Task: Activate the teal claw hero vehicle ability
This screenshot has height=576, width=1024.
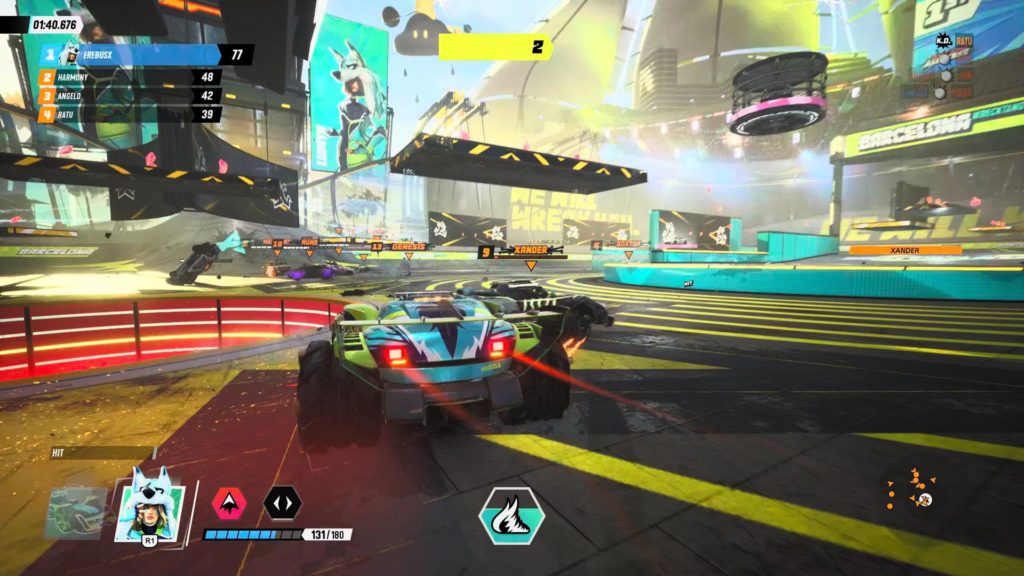Action: [512, 515]
